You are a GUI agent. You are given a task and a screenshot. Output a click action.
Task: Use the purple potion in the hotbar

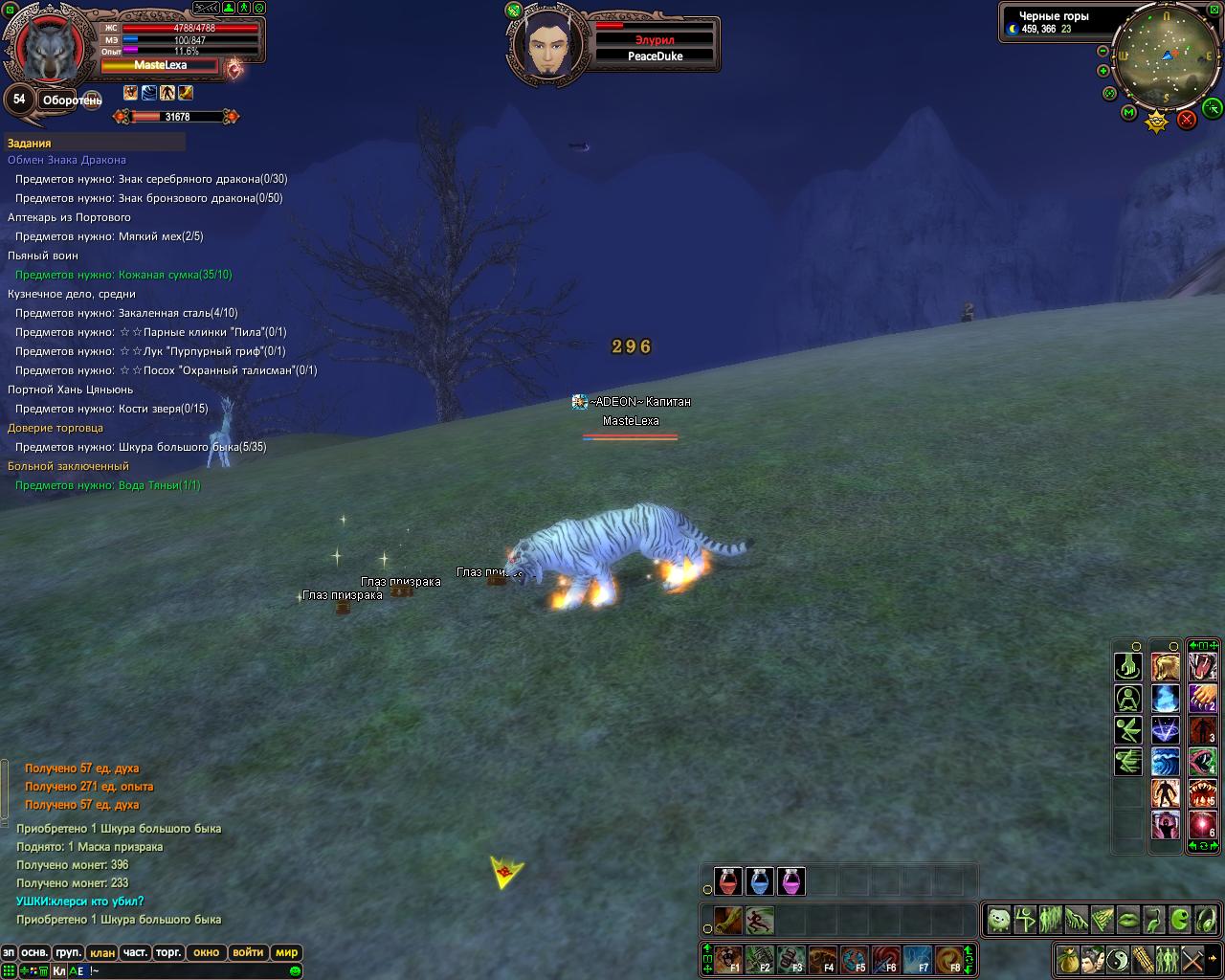click(x=791, y=881)
